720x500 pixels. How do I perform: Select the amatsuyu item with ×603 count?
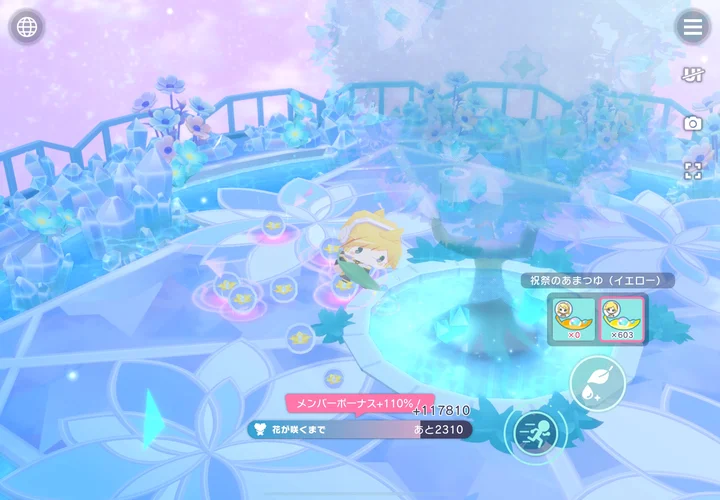(620, 319)
